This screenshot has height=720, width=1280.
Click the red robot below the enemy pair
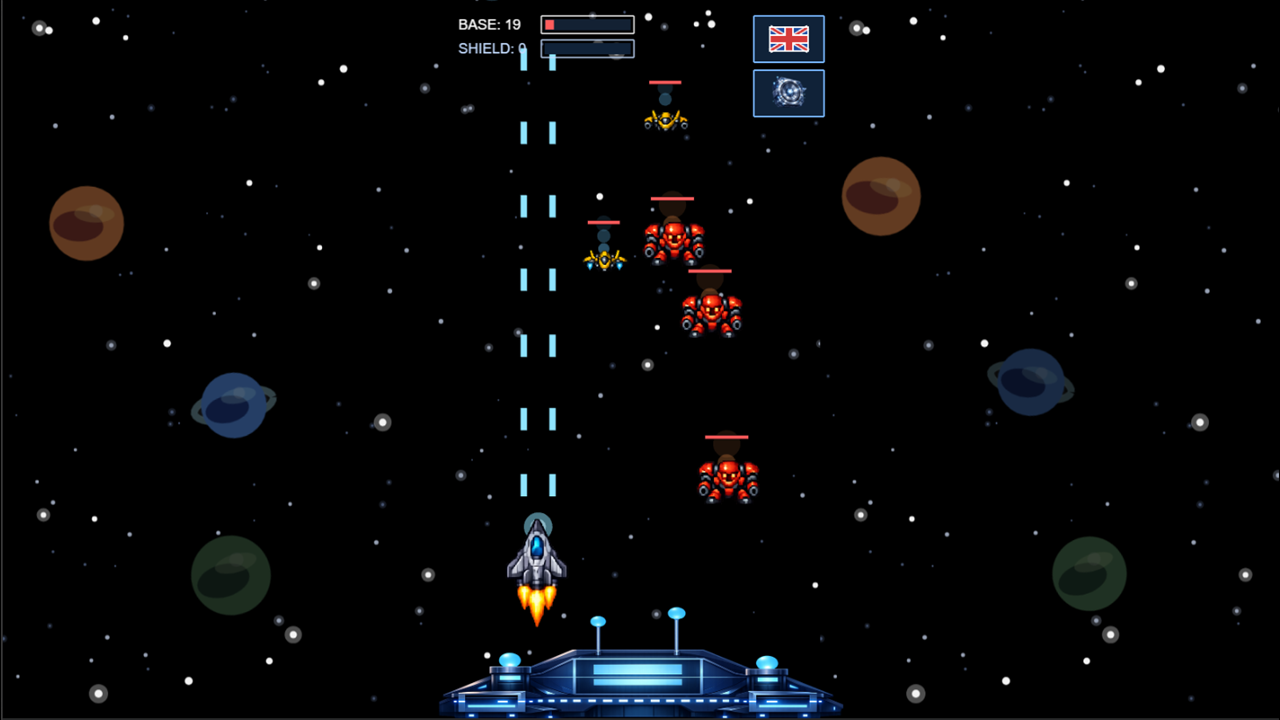(x=710, y=312)
